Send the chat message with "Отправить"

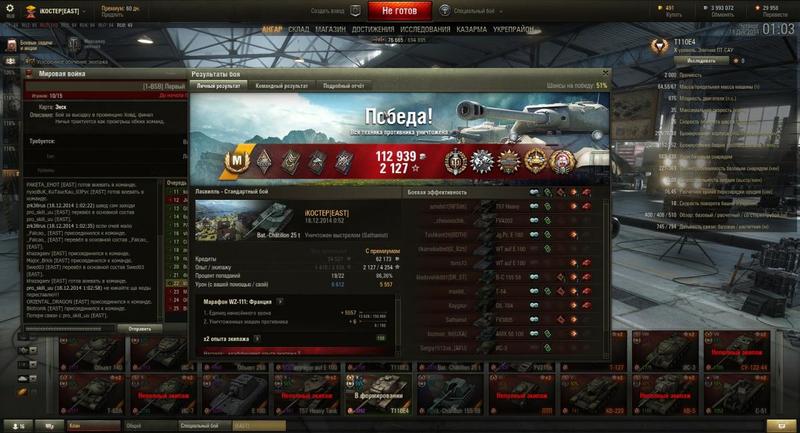click(x=139, y=328)
